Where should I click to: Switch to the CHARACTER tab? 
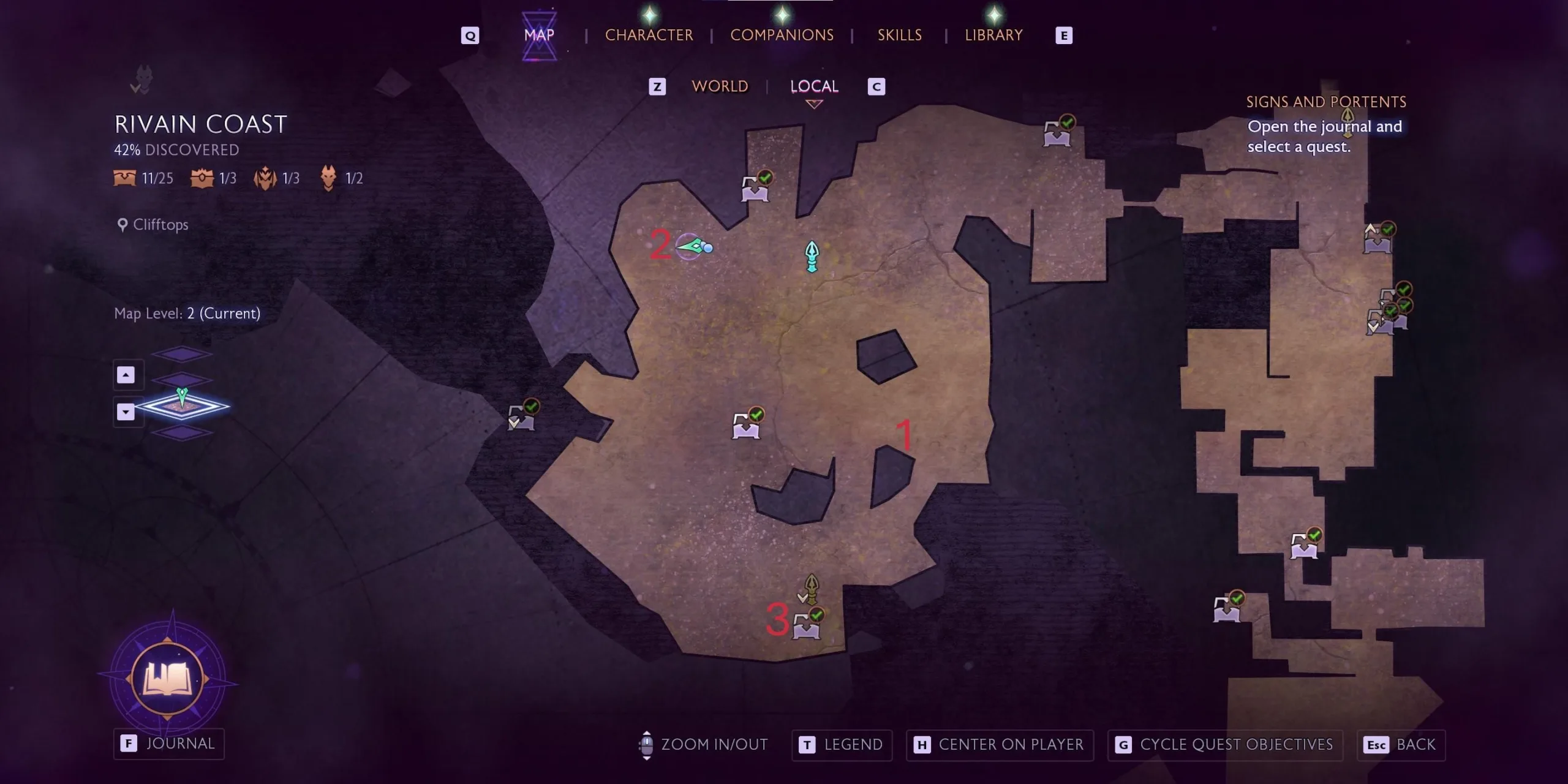pos(649,35)
